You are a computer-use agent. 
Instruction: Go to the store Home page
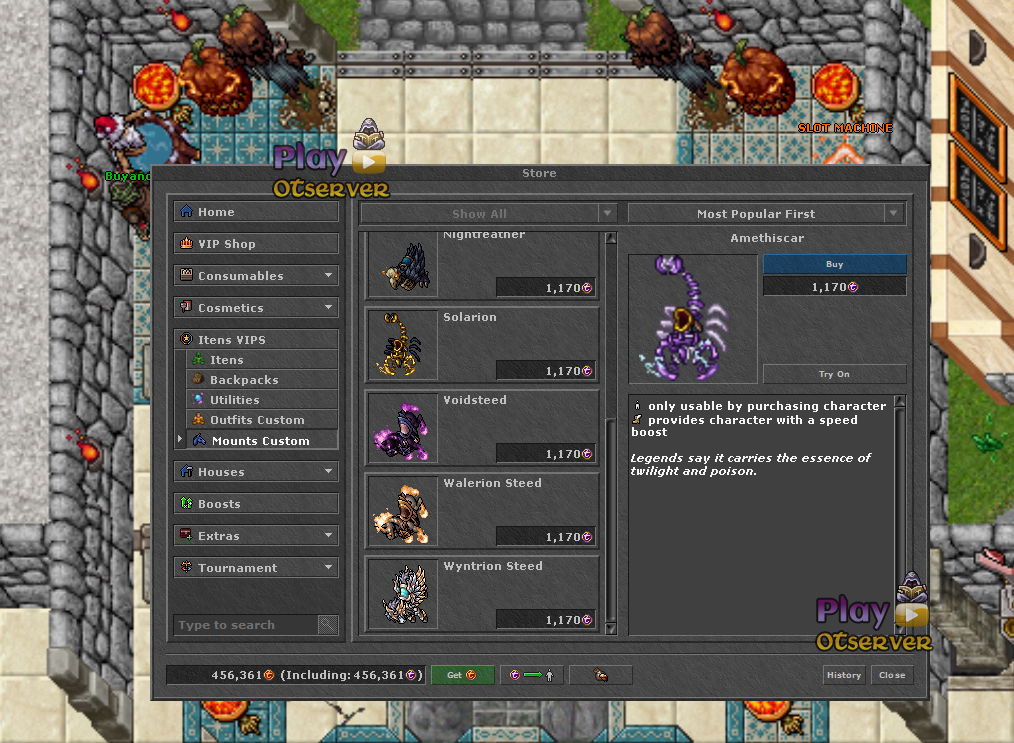click(256, 212)
